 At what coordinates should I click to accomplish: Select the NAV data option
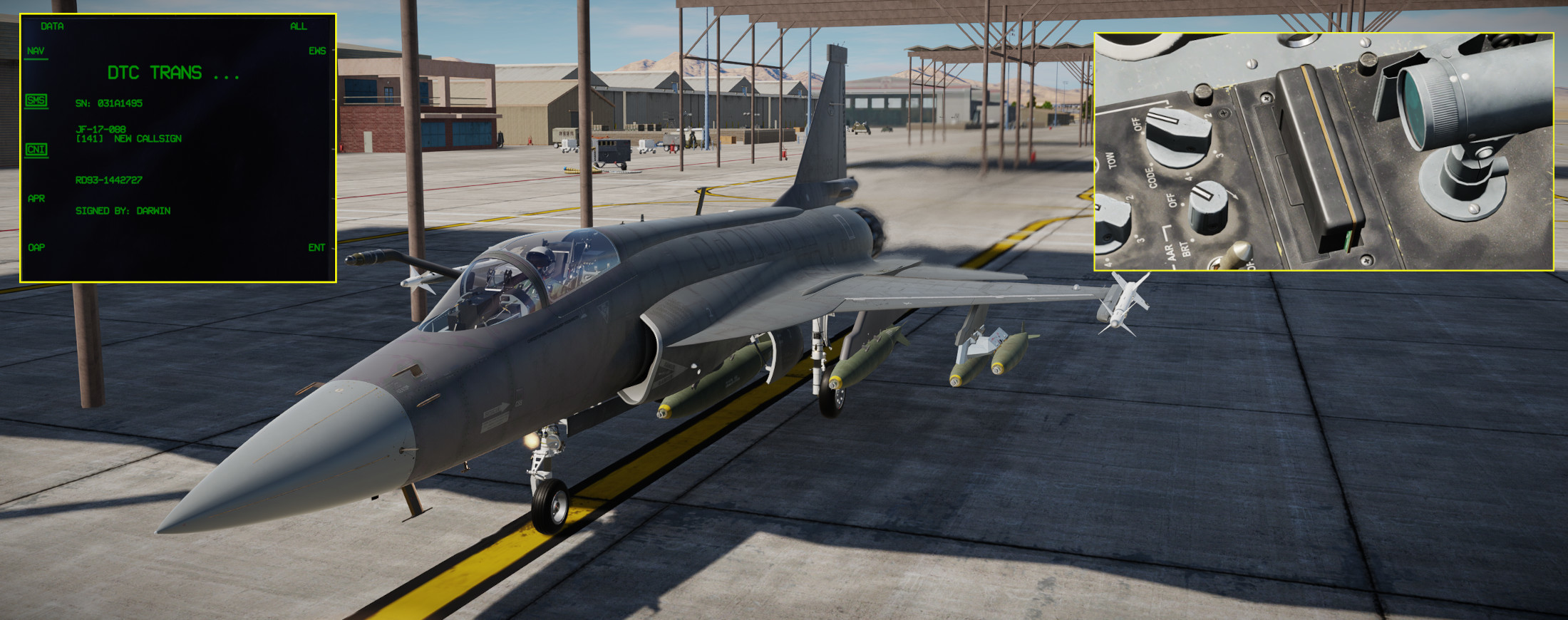point(36,51)
